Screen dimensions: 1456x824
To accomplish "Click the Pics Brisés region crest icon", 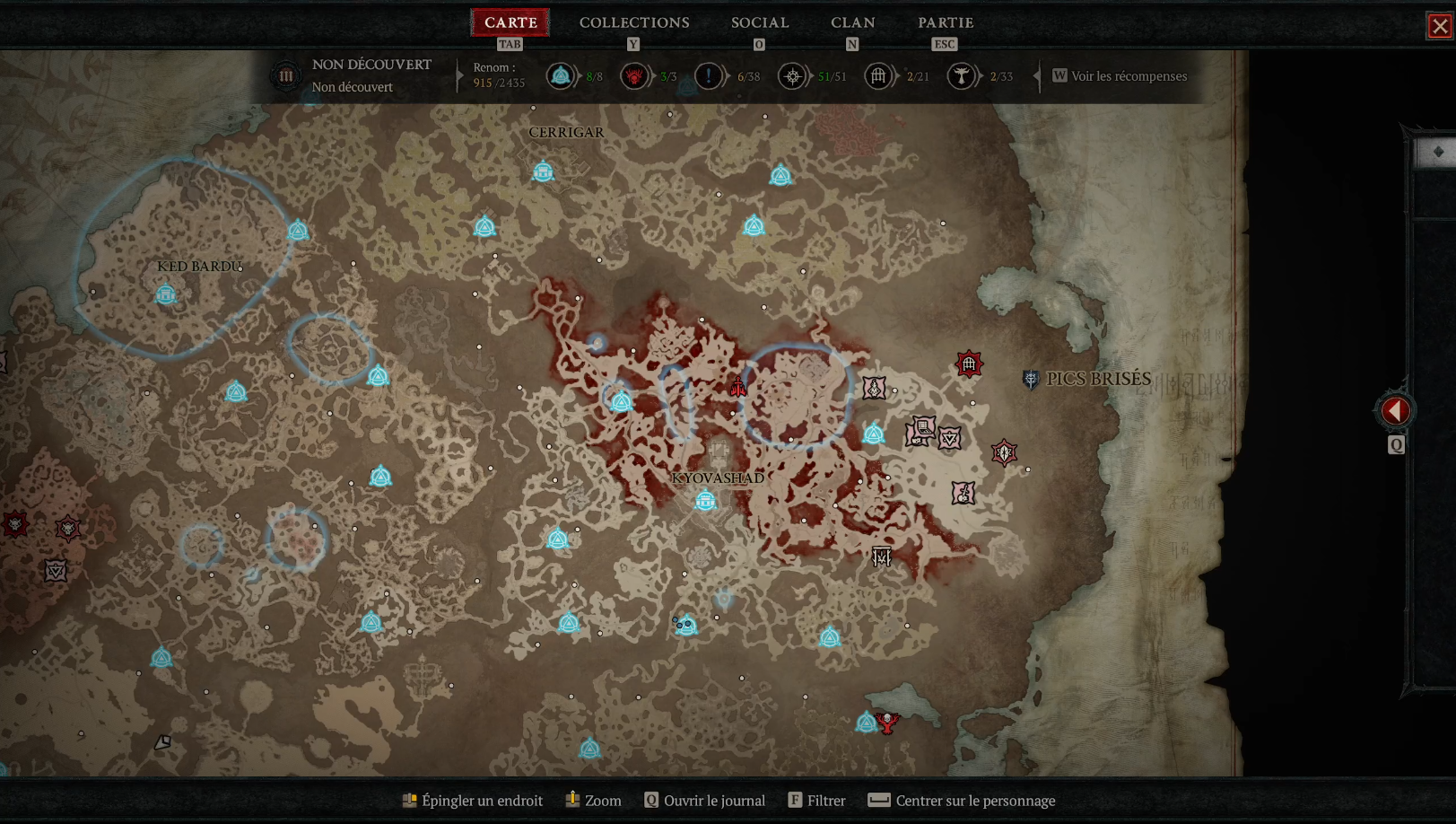I will 1032,378.
